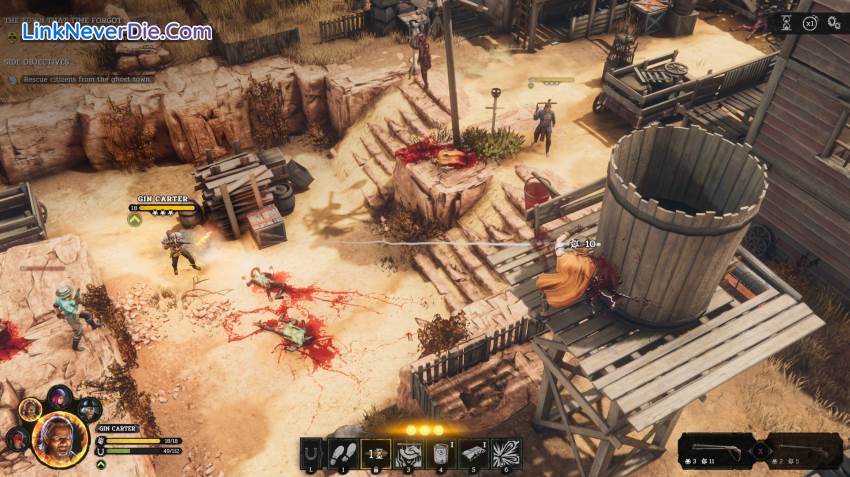Switch to the purple-haired character portrait
Image resolution: width=850 pixels, height=477 pixels.
59,397
